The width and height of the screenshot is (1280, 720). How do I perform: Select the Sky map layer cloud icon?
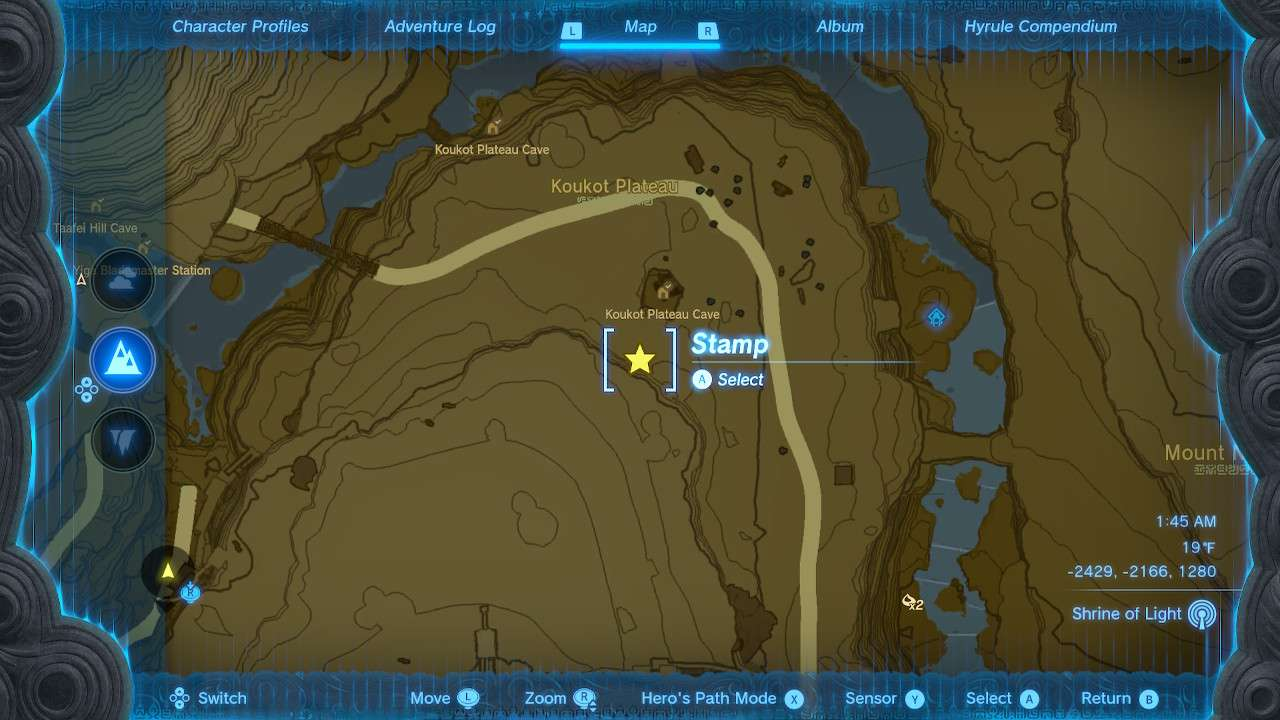[122, 281]
